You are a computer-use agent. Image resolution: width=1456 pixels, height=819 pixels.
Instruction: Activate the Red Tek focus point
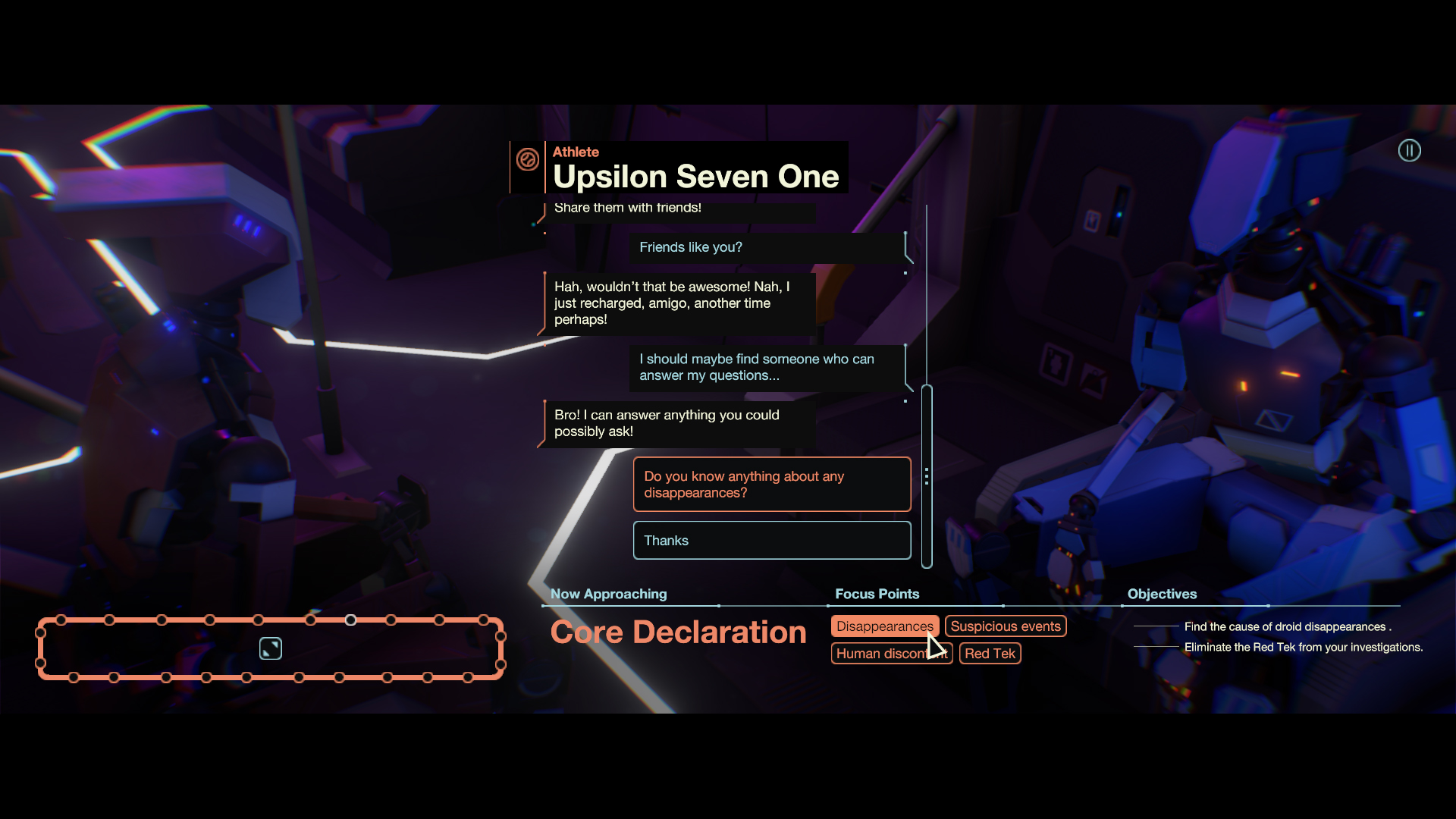(x=990, y=653)
